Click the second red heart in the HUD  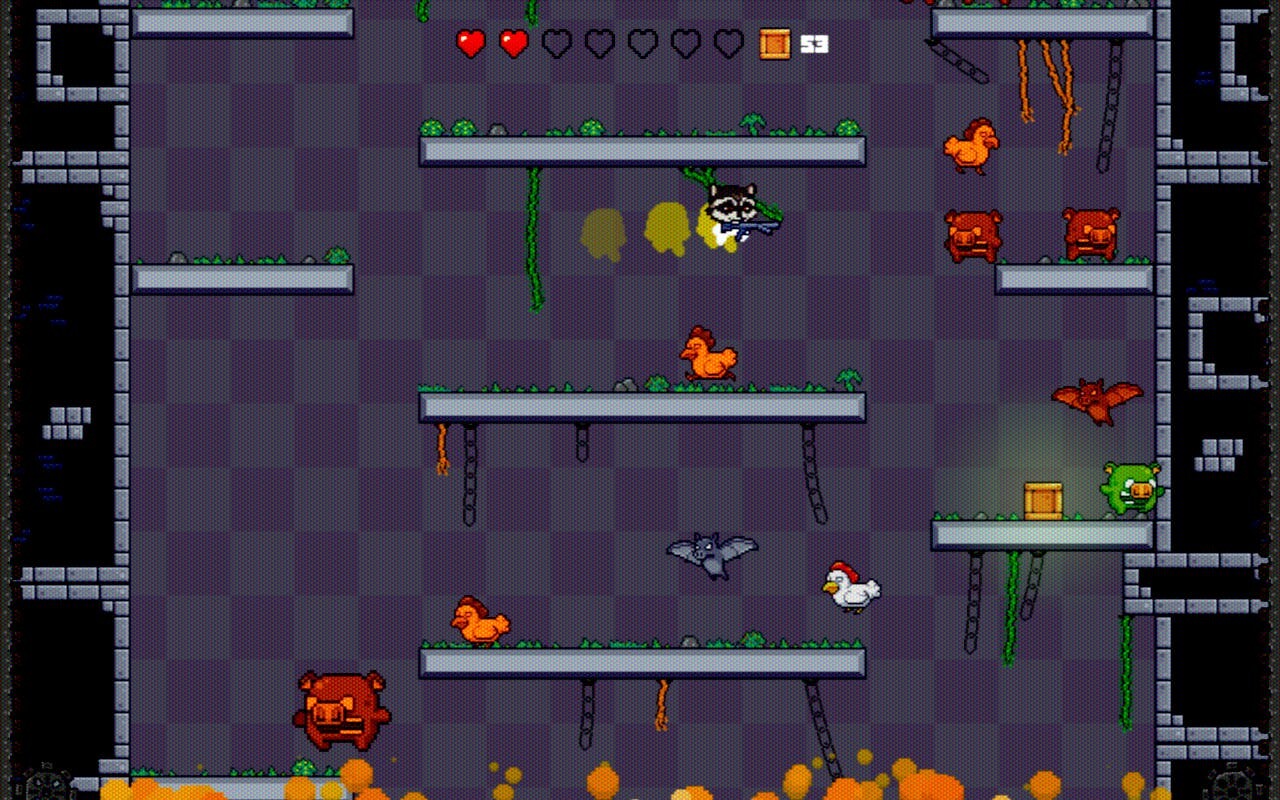click(x=513, y=44)
